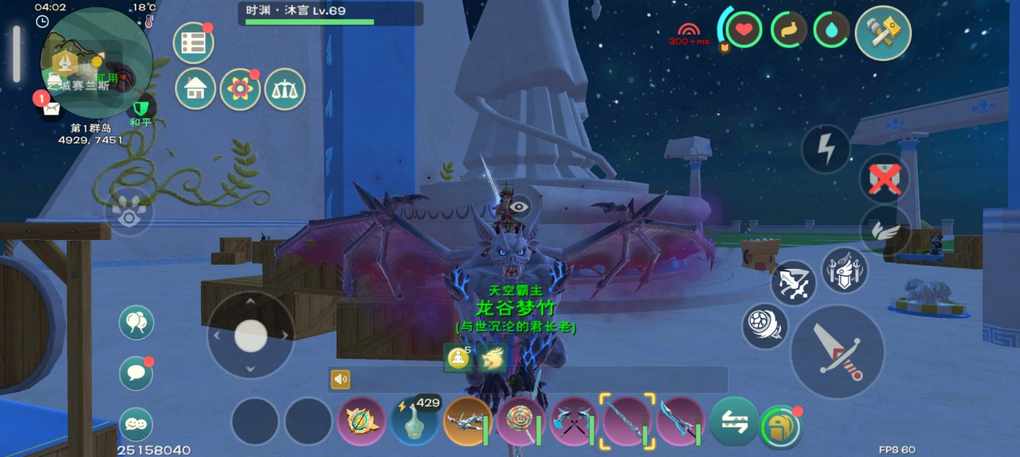
Task: Open the list menu icon
Action: (x=194, y=42)
